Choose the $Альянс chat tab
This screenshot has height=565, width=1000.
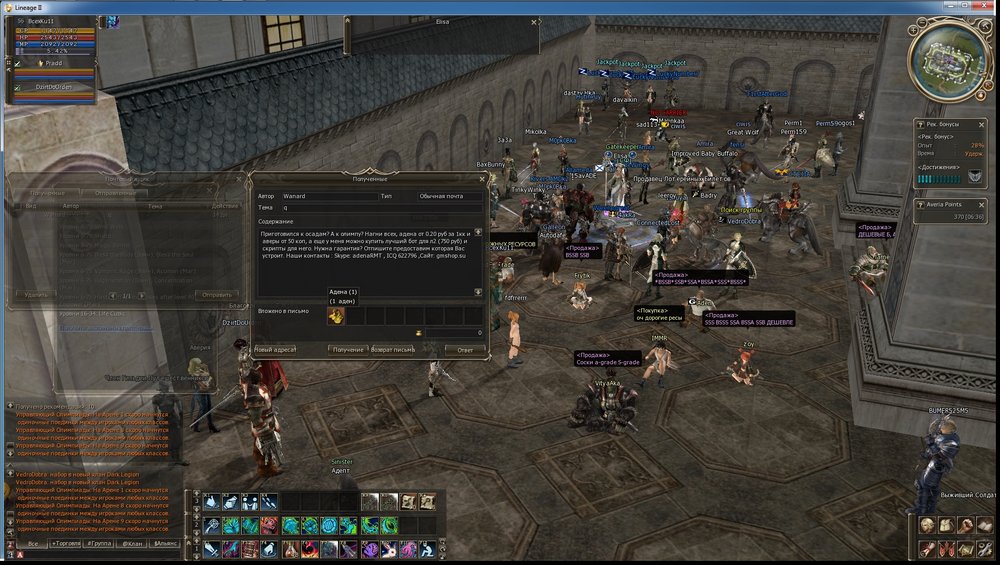point(168,543)
